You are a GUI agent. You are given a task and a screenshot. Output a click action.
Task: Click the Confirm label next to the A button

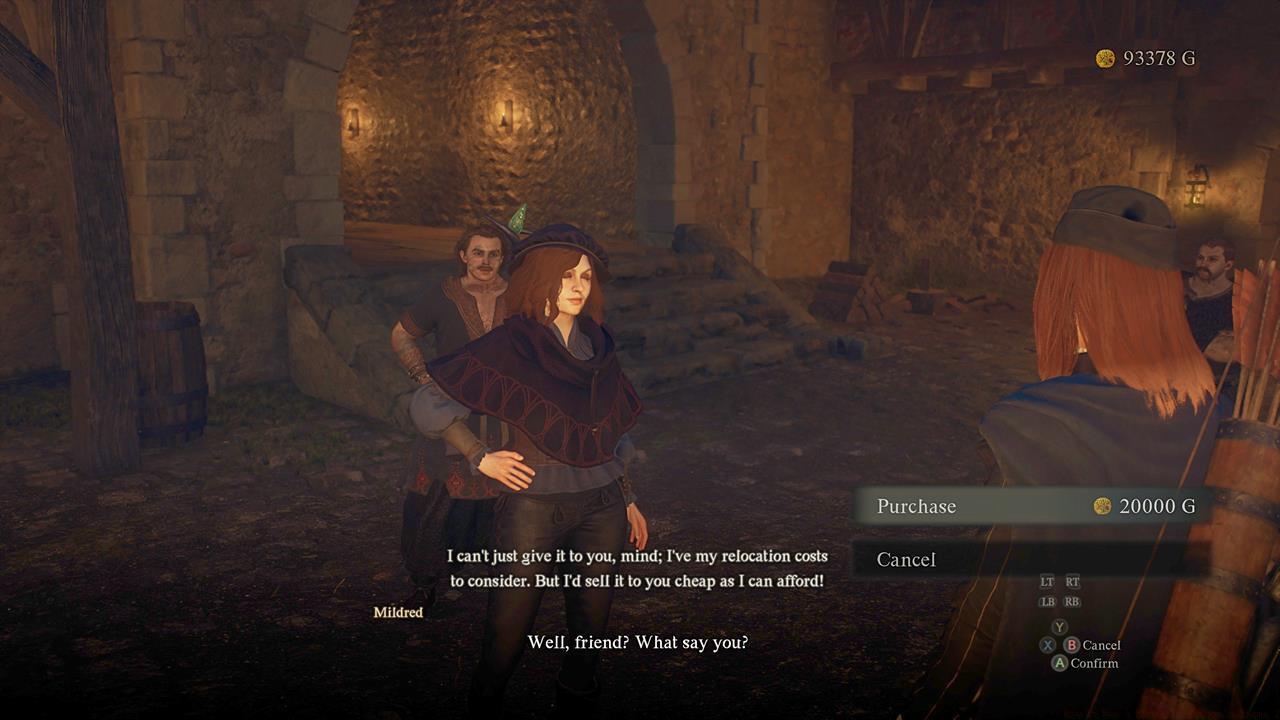coord(1095,662)
